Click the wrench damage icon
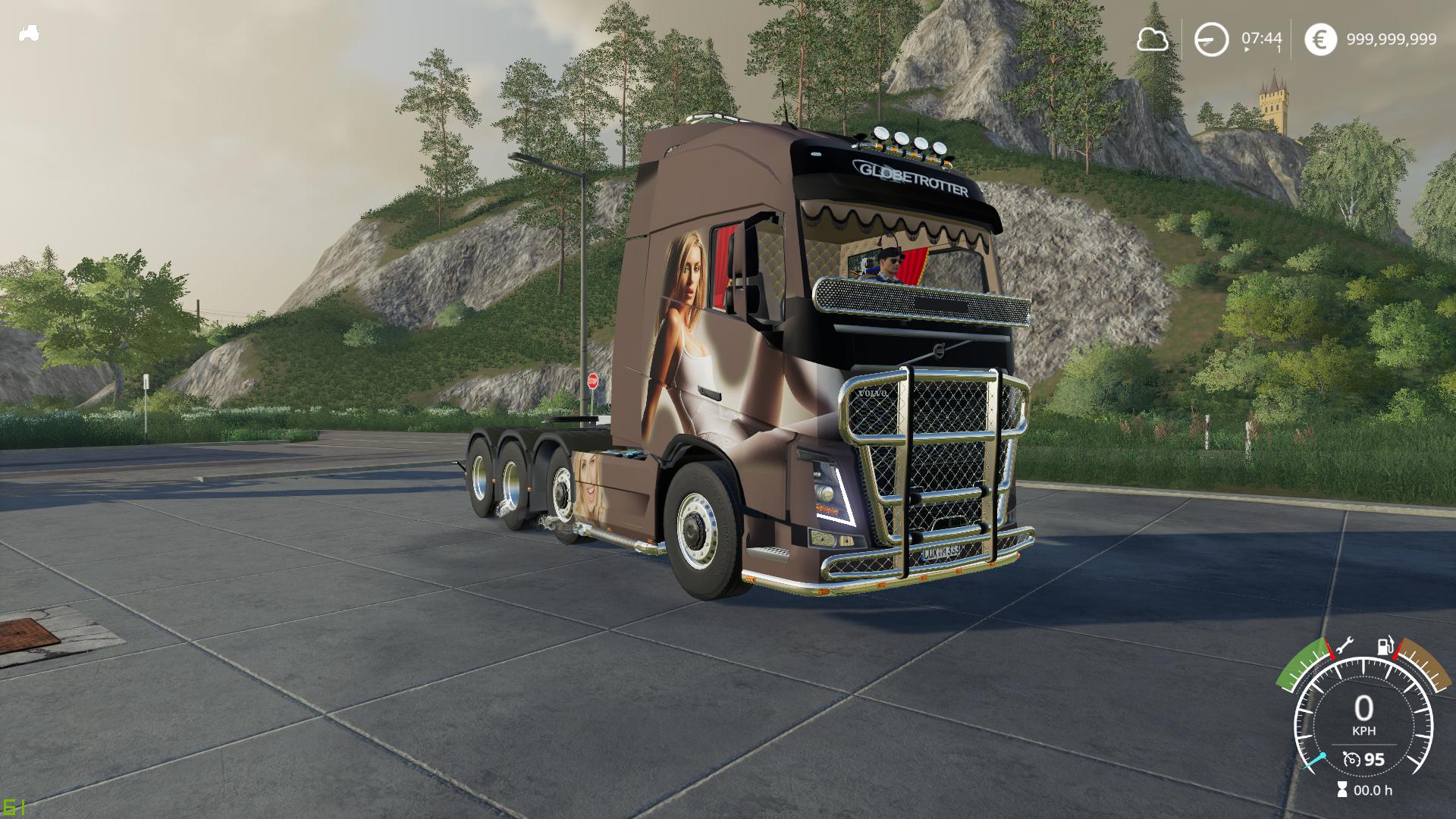The width and height of the screenshot is (1456, 819). pyautogui.click(x=1343, y=645)
